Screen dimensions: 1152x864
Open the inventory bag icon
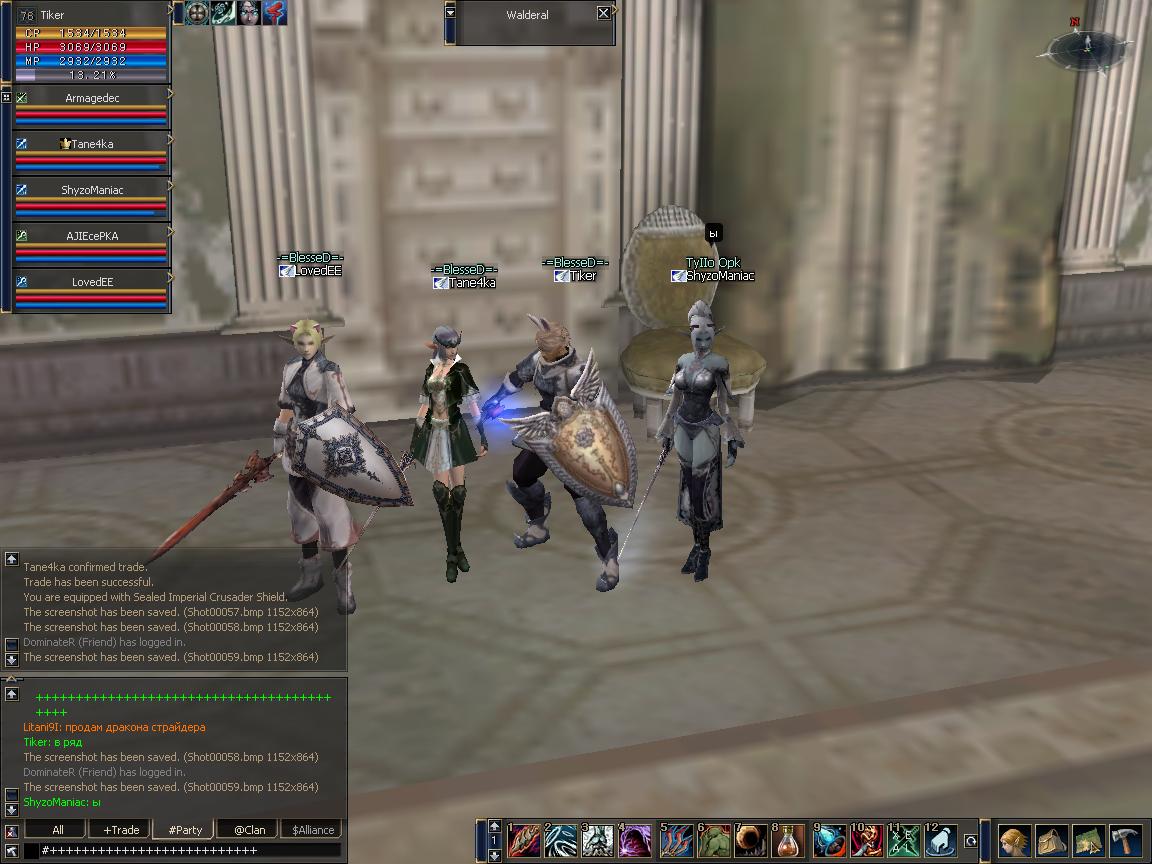tap(1052, 840)
